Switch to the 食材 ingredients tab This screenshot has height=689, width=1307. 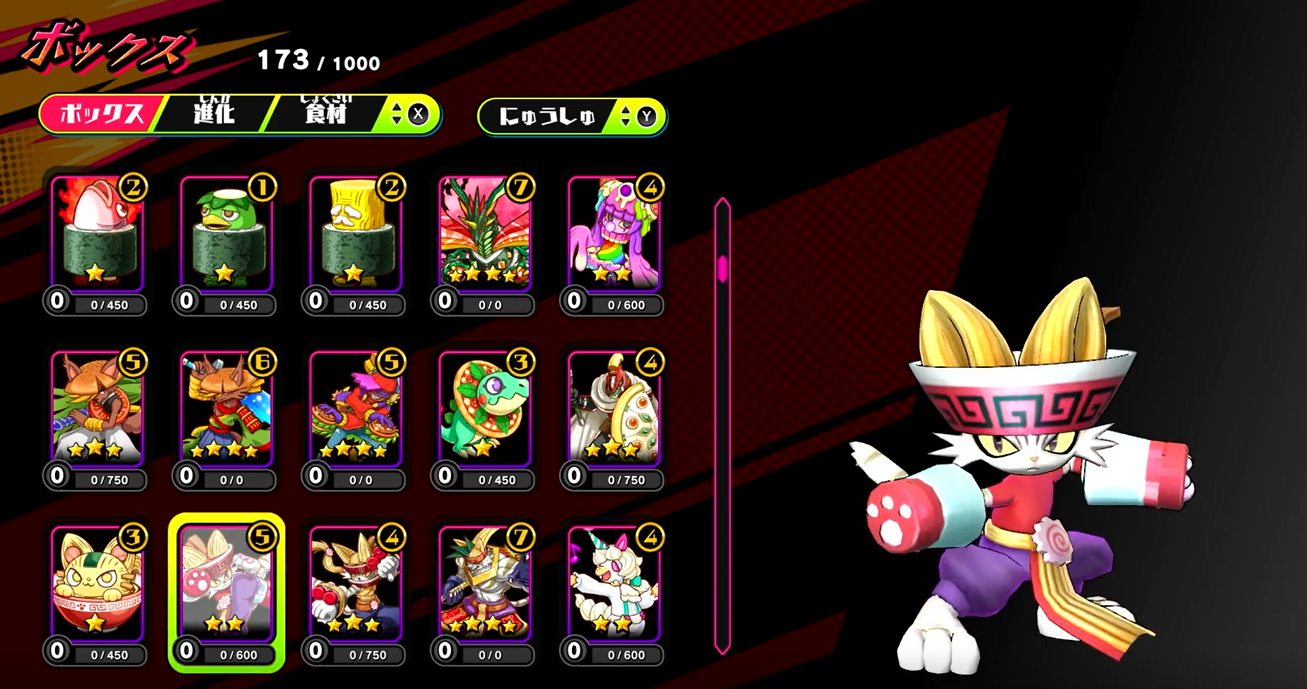tap(326, 114)
